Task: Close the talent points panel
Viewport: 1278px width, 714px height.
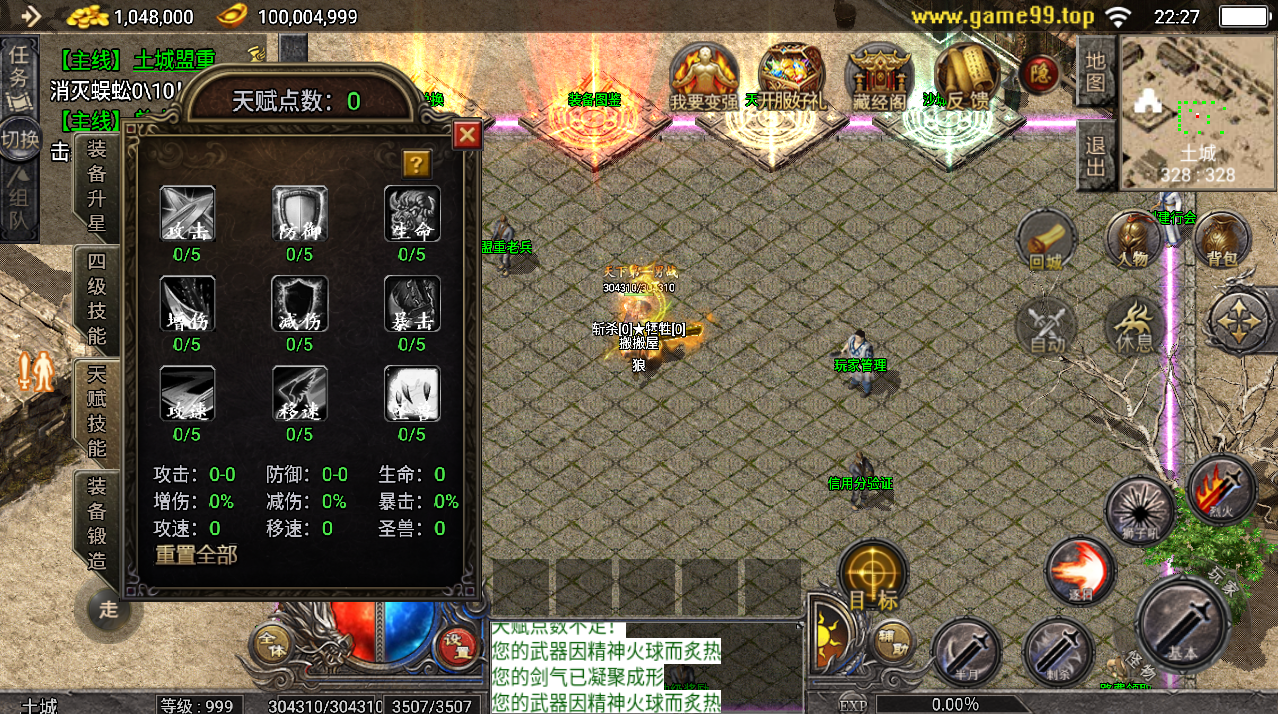Action: pyautogui.click(x=467, y=135)
